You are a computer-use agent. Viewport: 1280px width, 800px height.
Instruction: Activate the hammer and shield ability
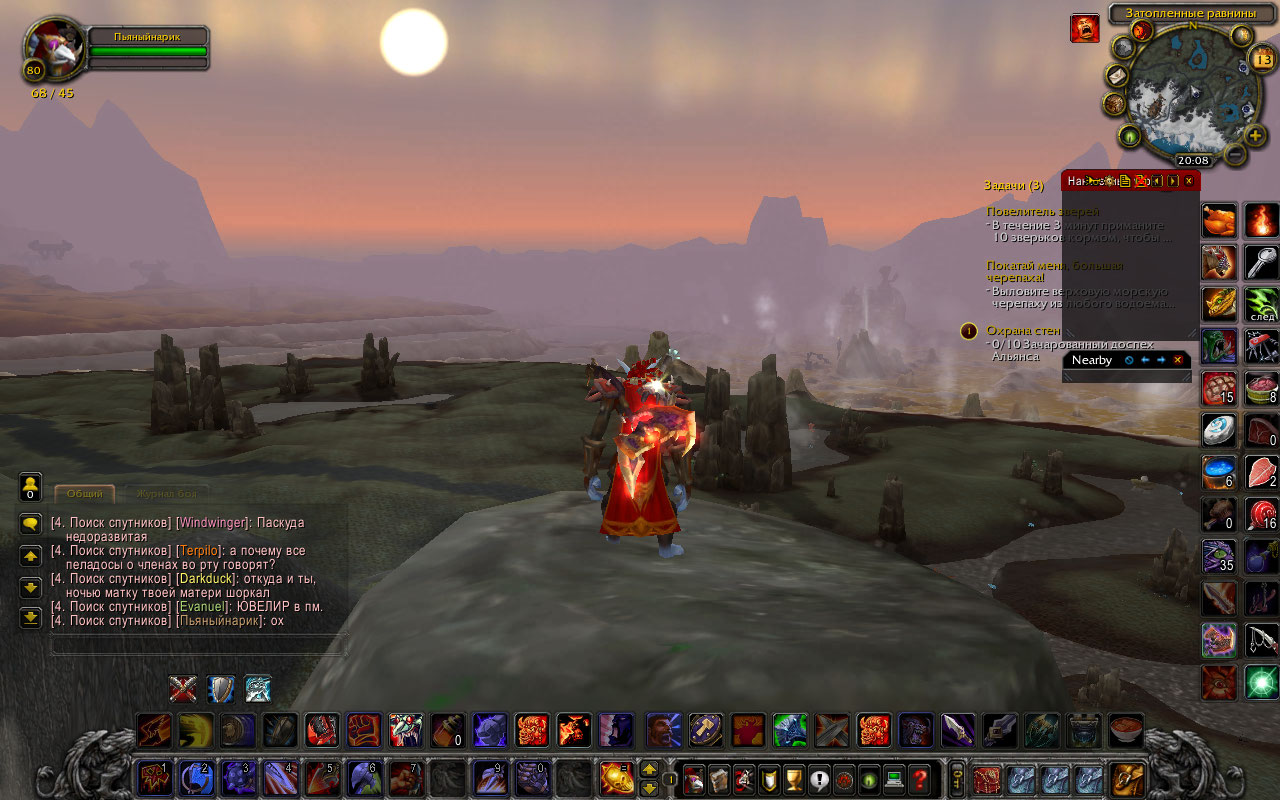pos(706,730)
